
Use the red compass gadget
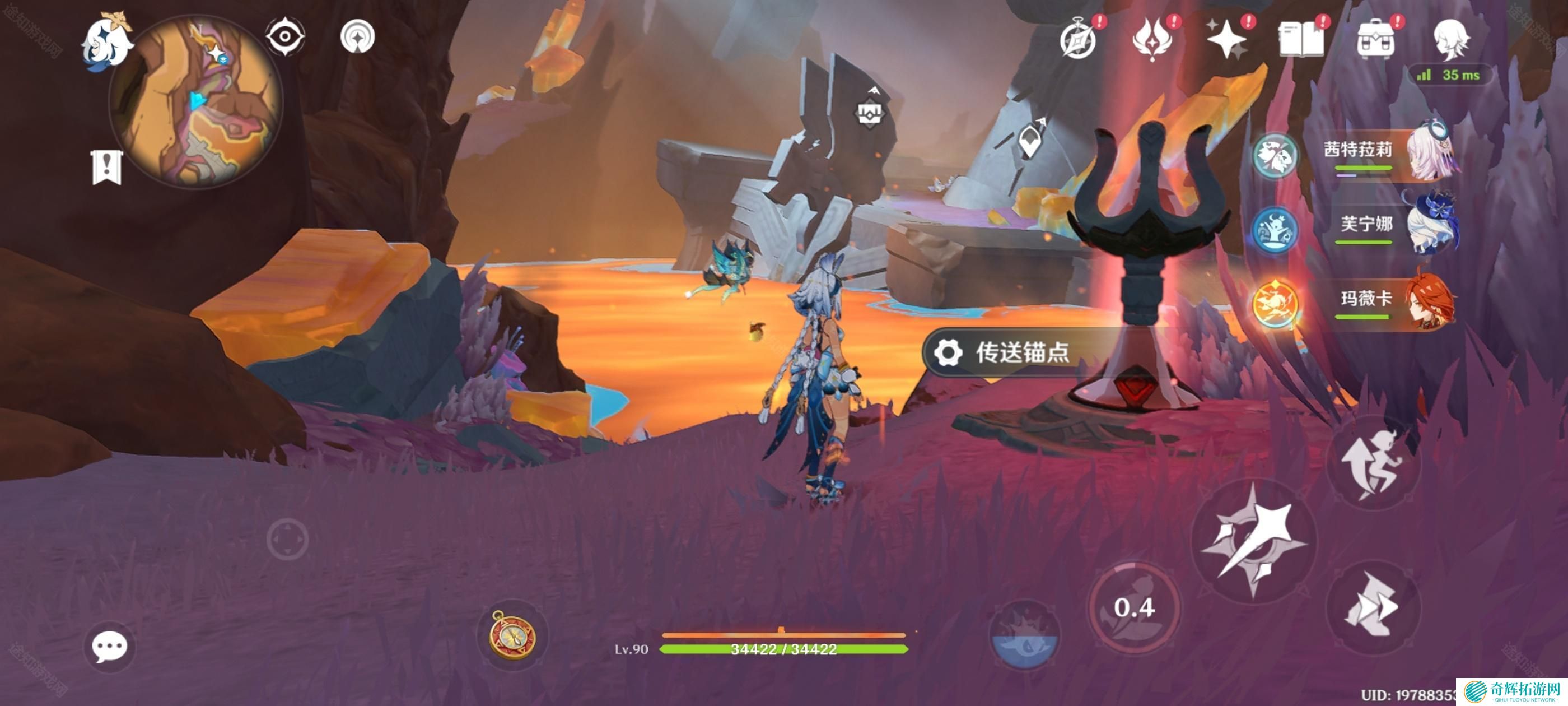coord(513,635)
